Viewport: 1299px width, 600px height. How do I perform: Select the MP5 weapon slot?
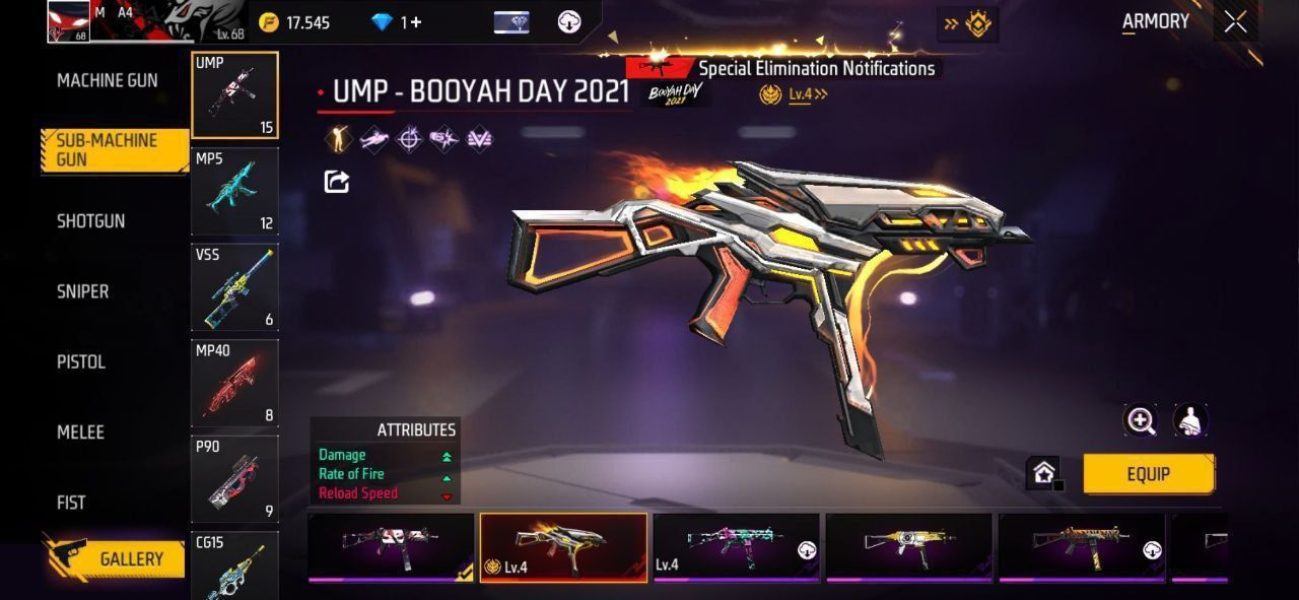tap(235, 191)
